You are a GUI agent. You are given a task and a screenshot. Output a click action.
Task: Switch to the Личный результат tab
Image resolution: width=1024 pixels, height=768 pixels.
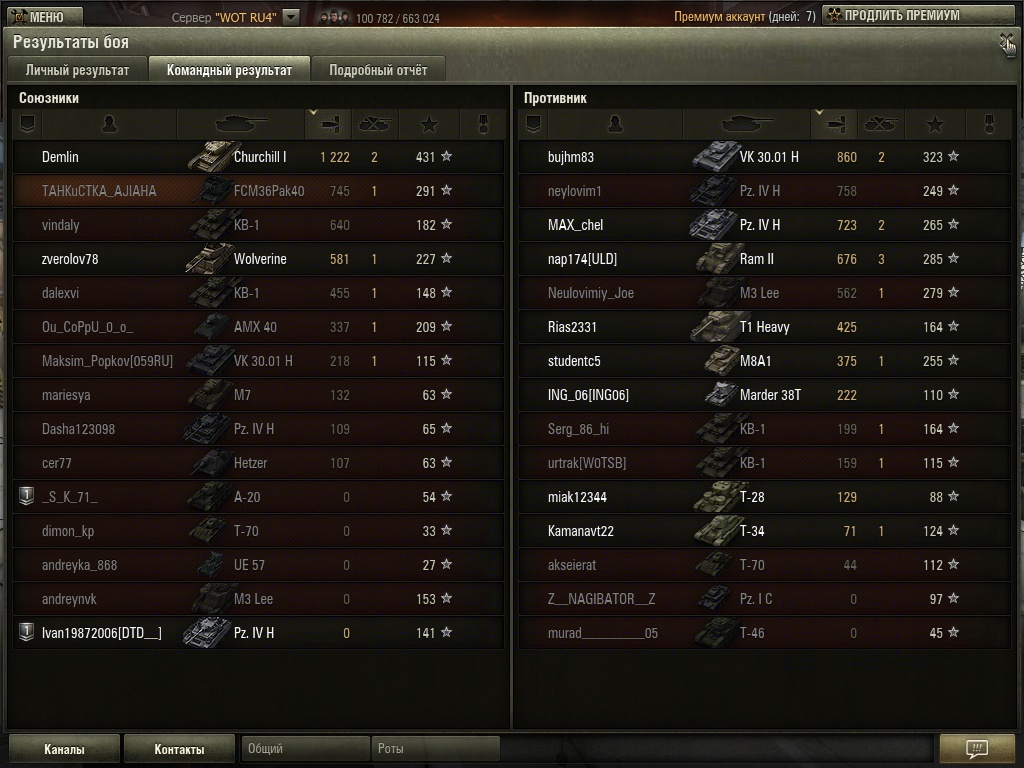coord(77,70)
